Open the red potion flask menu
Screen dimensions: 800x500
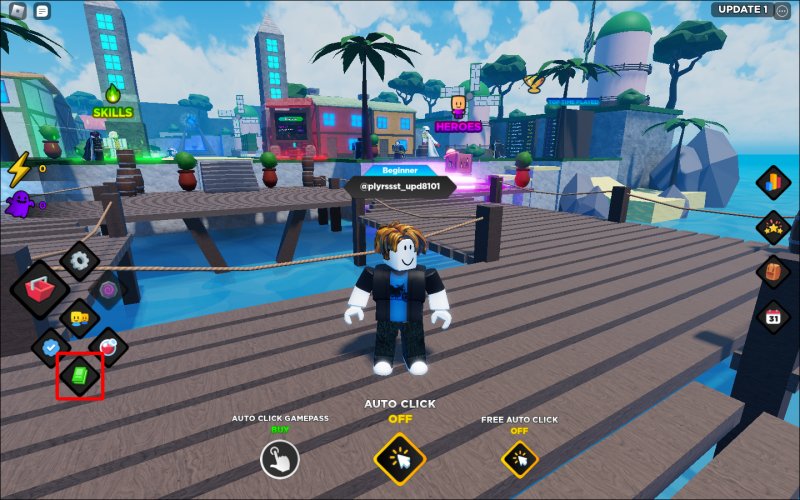pos(108,347)
